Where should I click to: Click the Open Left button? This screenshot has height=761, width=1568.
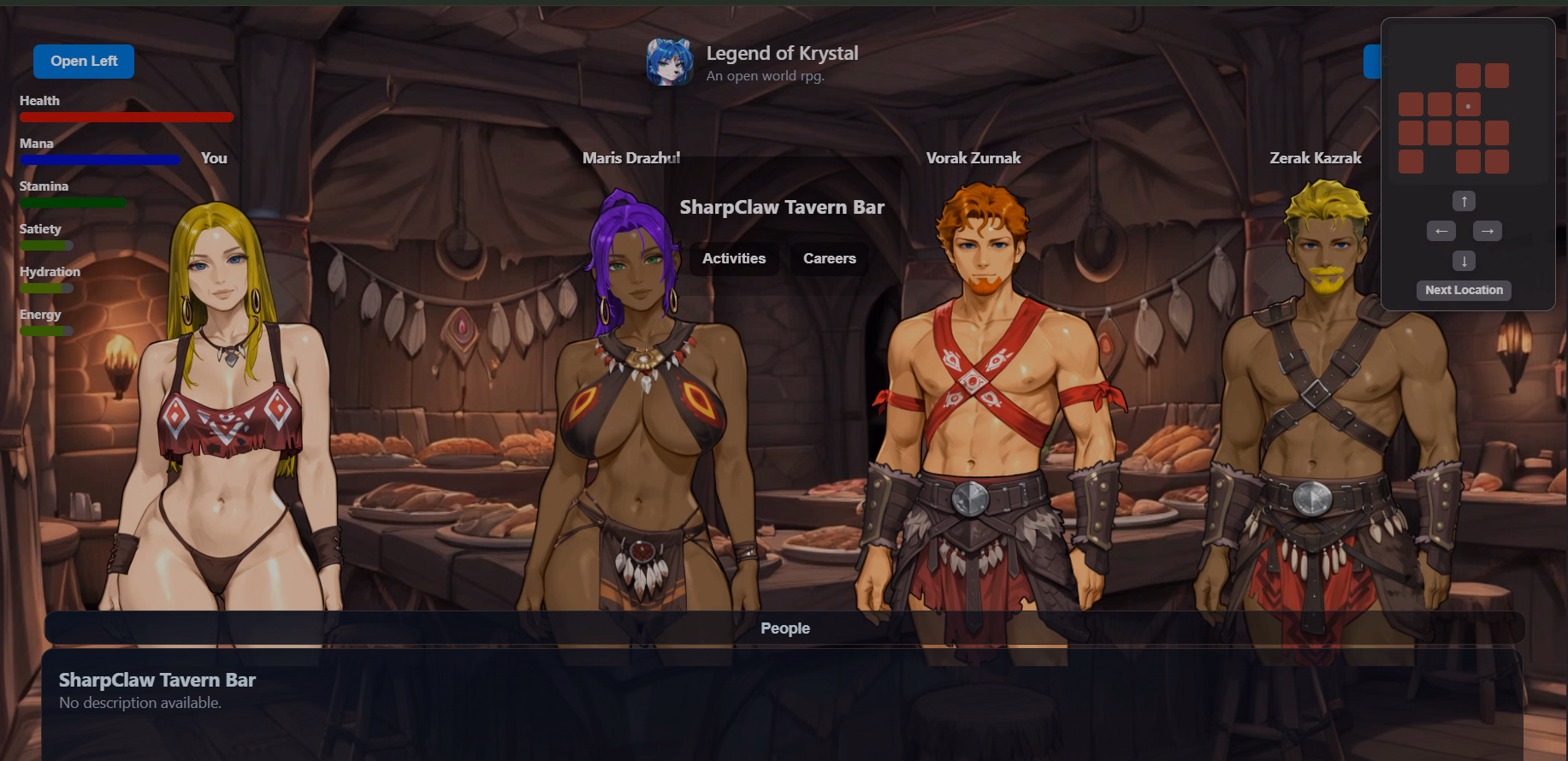84,62
